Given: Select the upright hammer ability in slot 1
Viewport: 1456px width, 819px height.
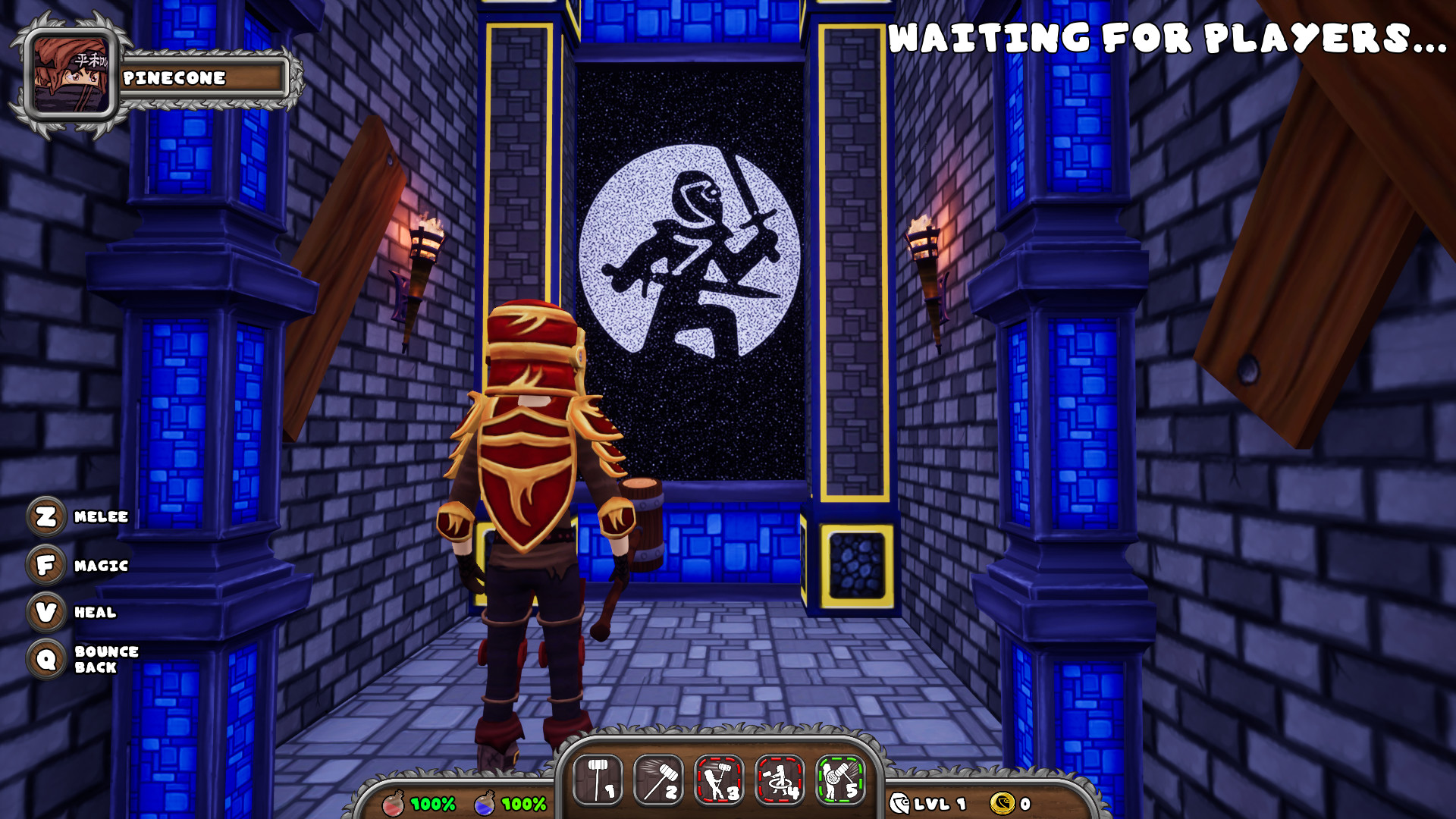Looking at the screenshot, I should [598, 780].
